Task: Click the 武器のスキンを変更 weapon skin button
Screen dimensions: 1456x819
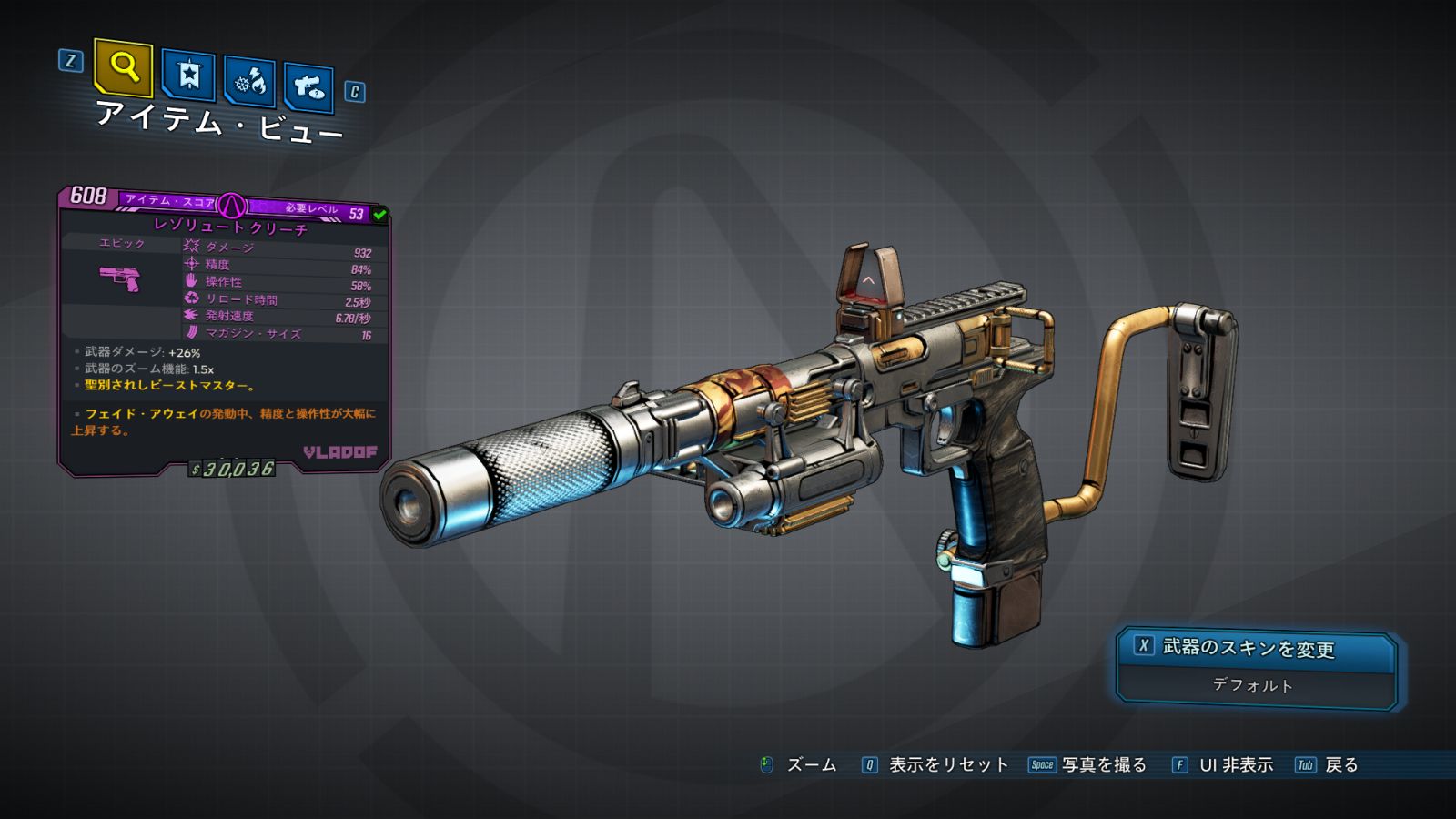Action: pyautogui.click(x=1256, y=648)
